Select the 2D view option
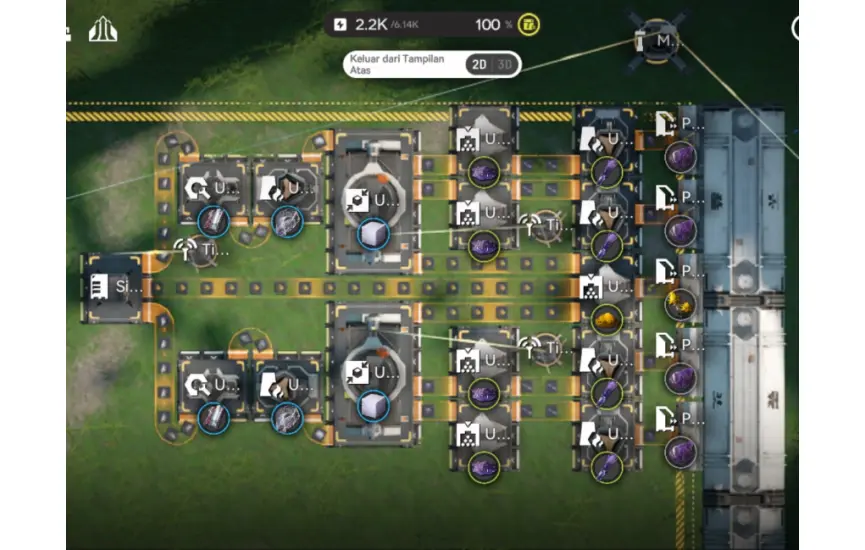This screenshot has height=550, width=865. tap(479, 65)
